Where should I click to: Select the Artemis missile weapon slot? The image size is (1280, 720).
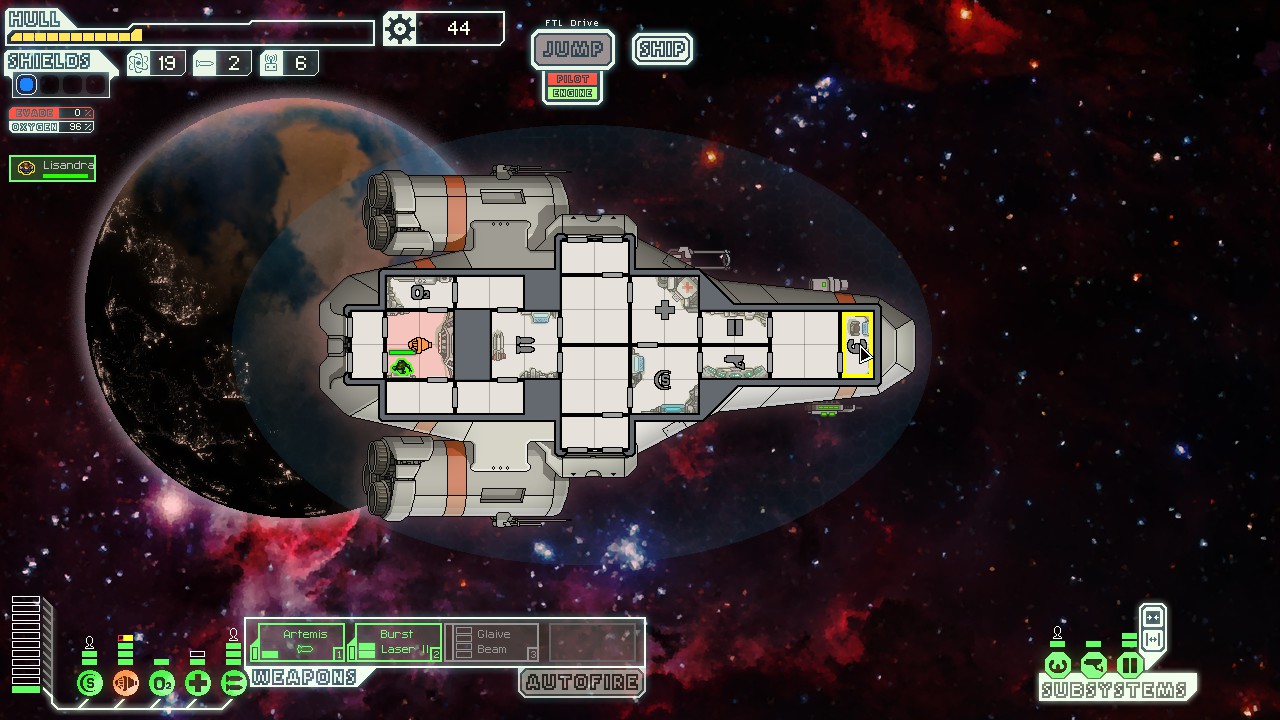click(303, 642)
